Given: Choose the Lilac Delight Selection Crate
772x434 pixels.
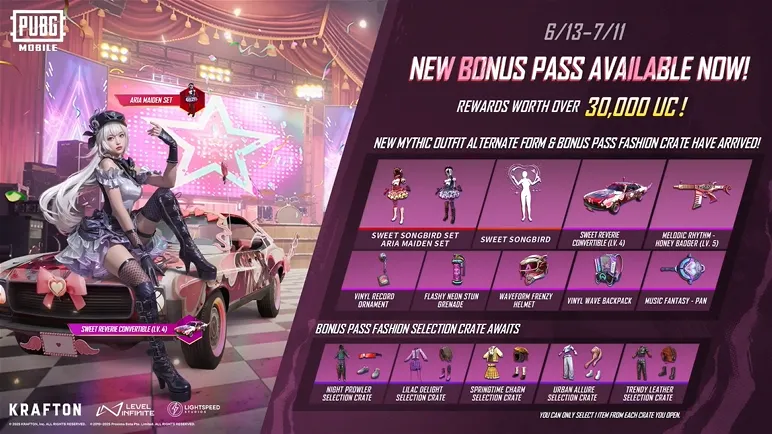Looking at the screenshot, I should point(428,373).
